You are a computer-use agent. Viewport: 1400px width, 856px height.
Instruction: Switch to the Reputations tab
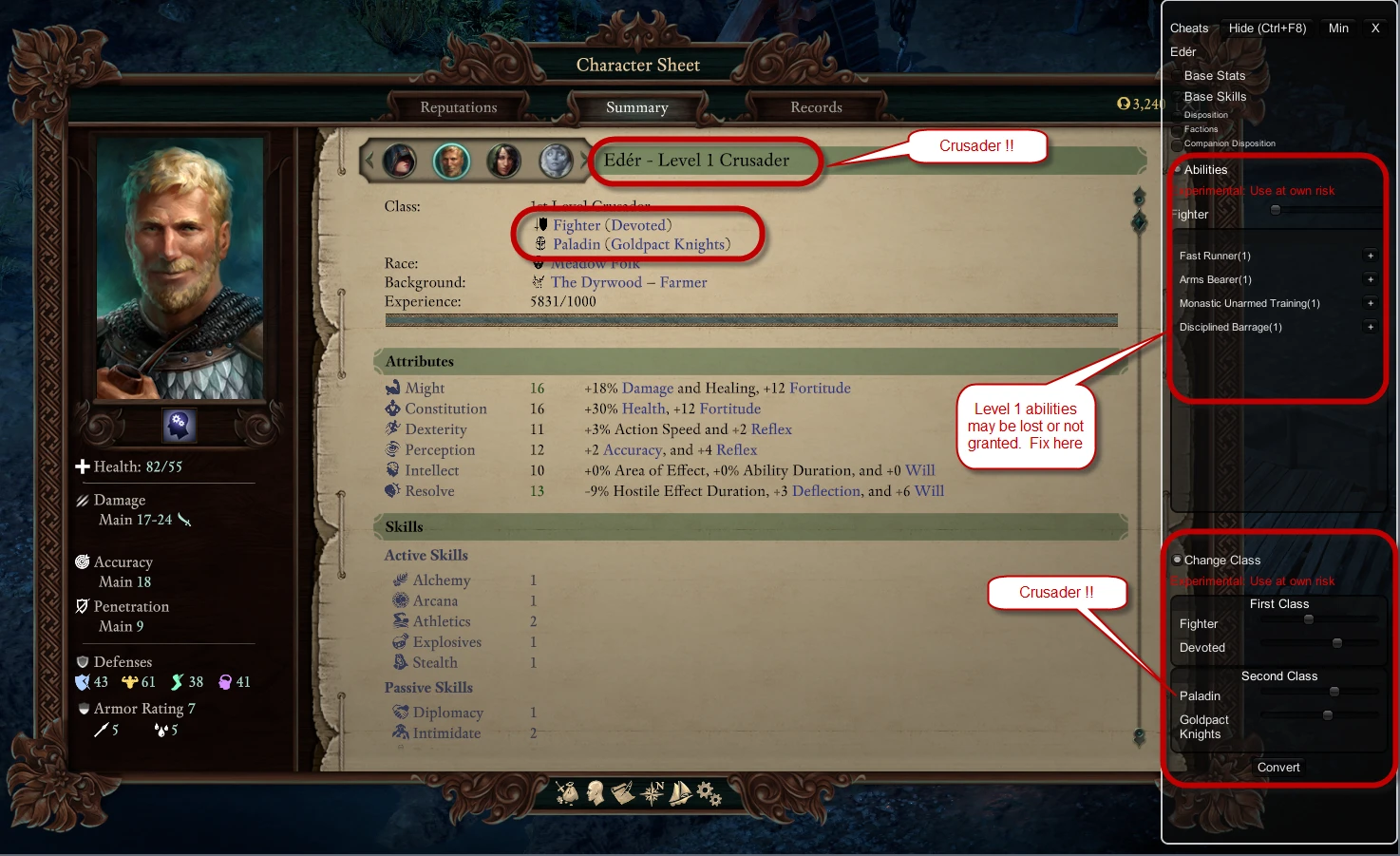pyautogui.click(x=459, y=106)
